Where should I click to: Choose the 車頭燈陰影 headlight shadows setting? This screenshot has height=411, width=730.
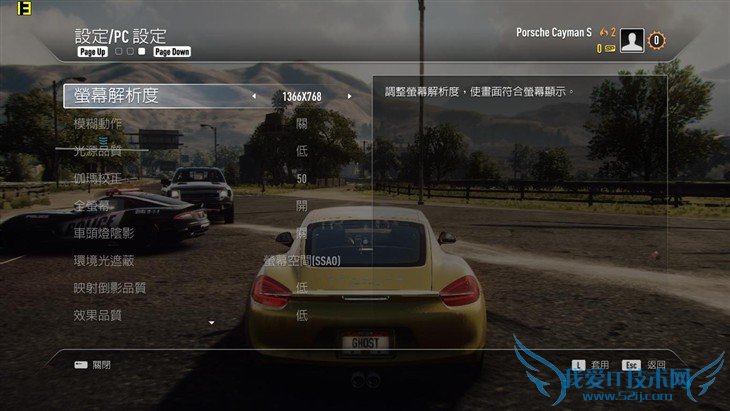click(x=104, y=233)
